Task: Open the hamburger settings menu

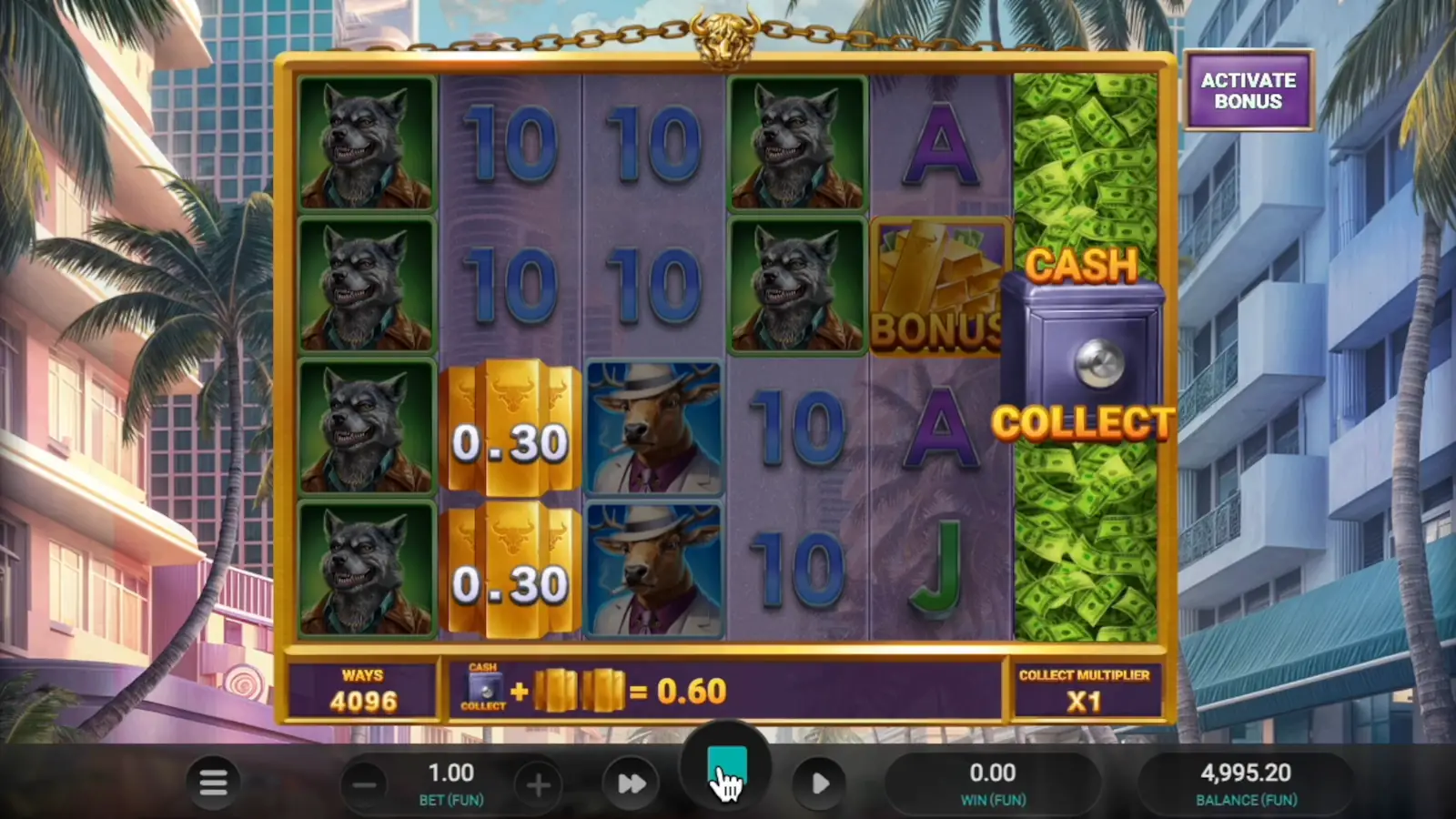Action: click(215, 783)
